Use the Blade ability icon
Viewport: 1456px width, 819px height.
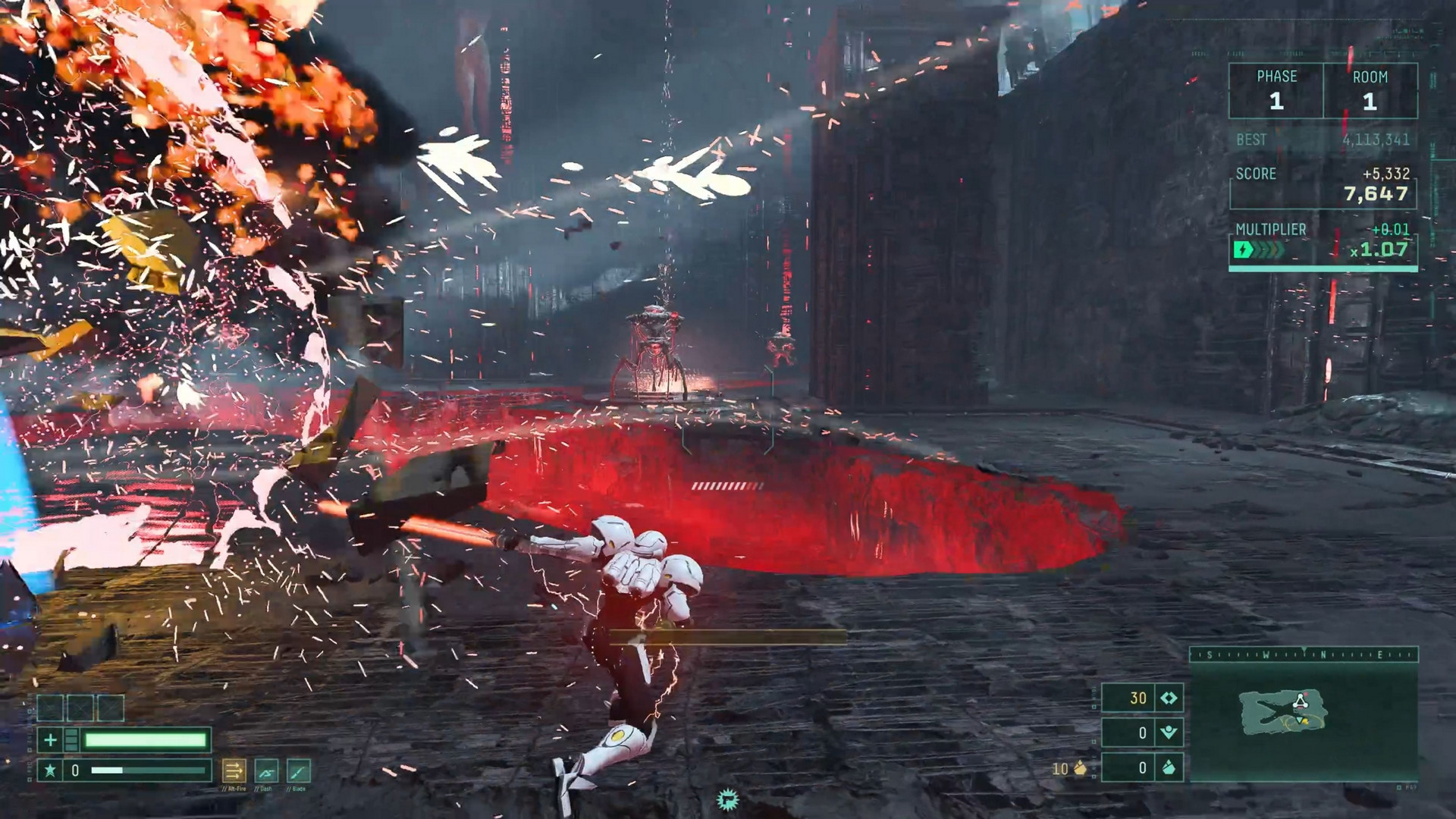(x=299, y=770)
